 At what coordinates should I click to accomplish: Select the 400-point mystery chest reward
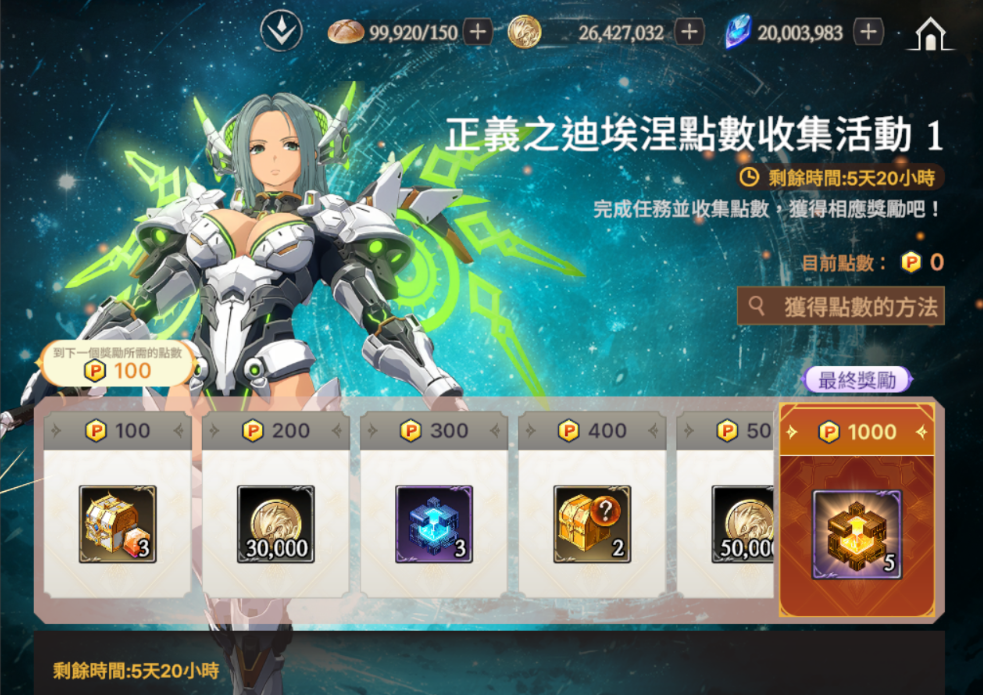[x=592, y=524]
